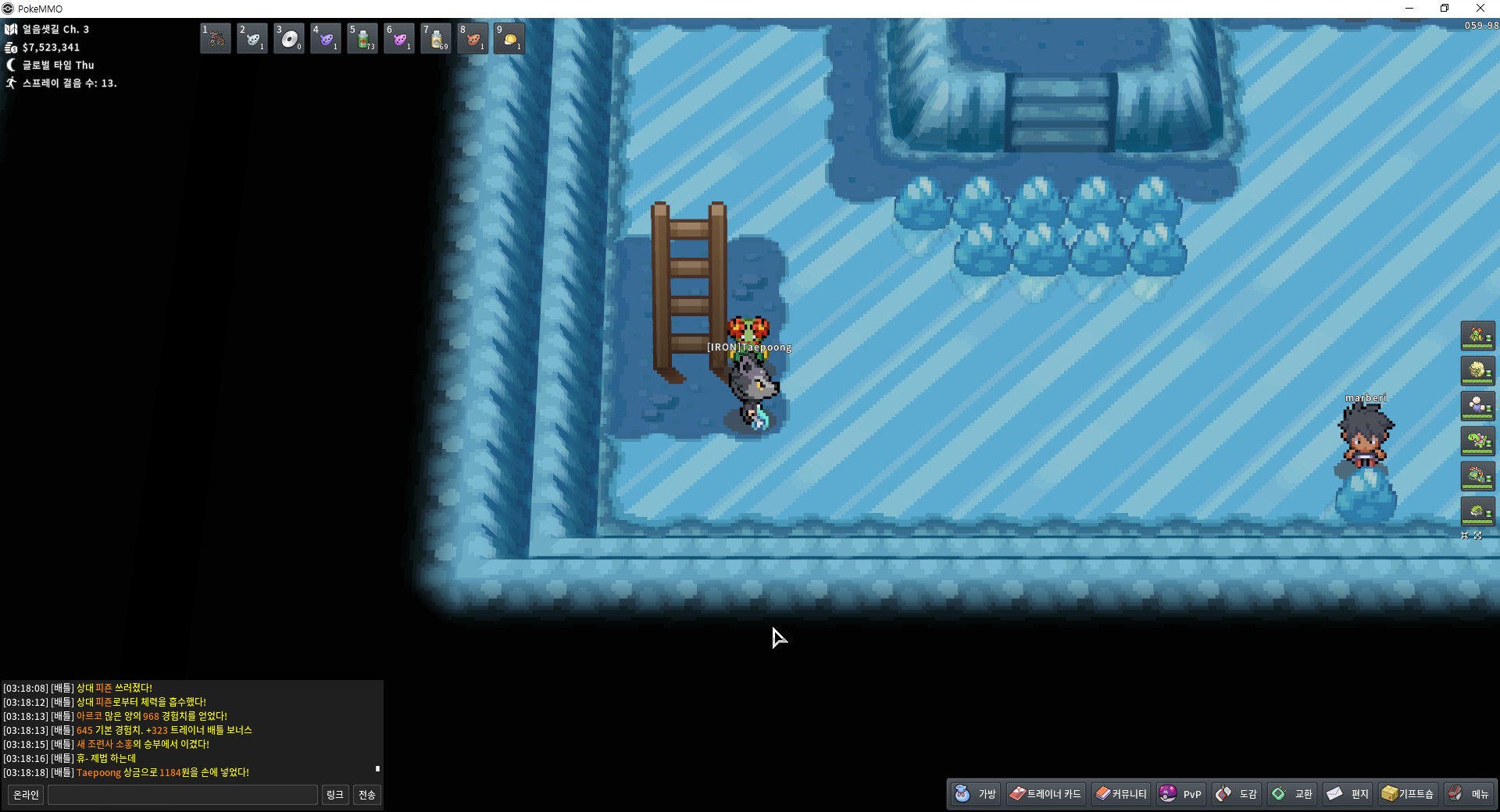The width and height of the screenshot is (1500, 812).
Task: Send the chat message with 전송
Action: [x=367, y=795]
